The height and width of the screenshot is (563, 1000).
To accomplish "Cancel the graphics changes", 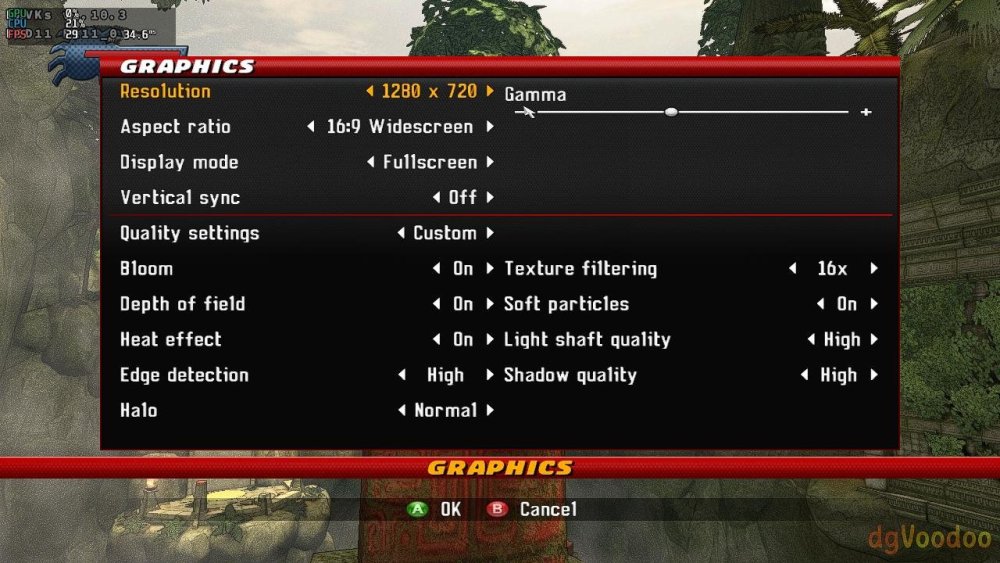I will (534, 509).
